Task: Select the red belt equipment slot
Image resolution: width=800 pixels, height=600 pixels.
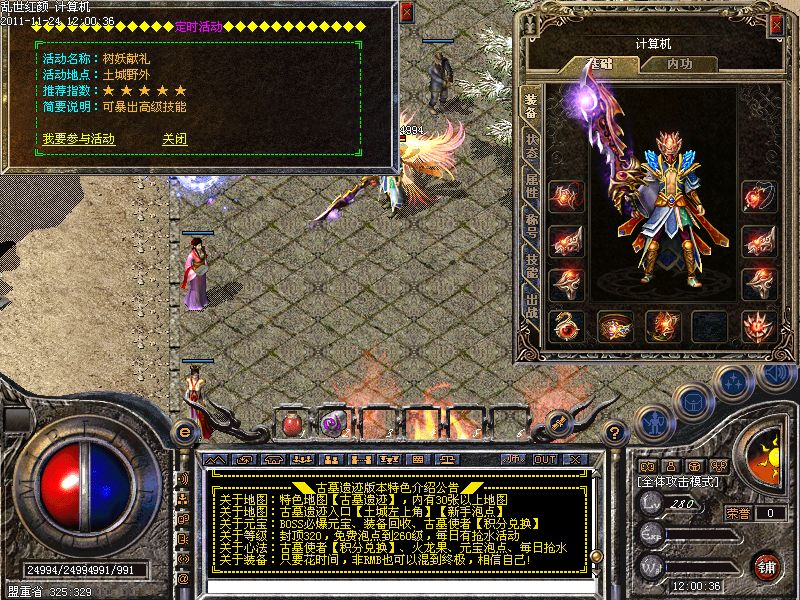Action: [x=614, y=325]
